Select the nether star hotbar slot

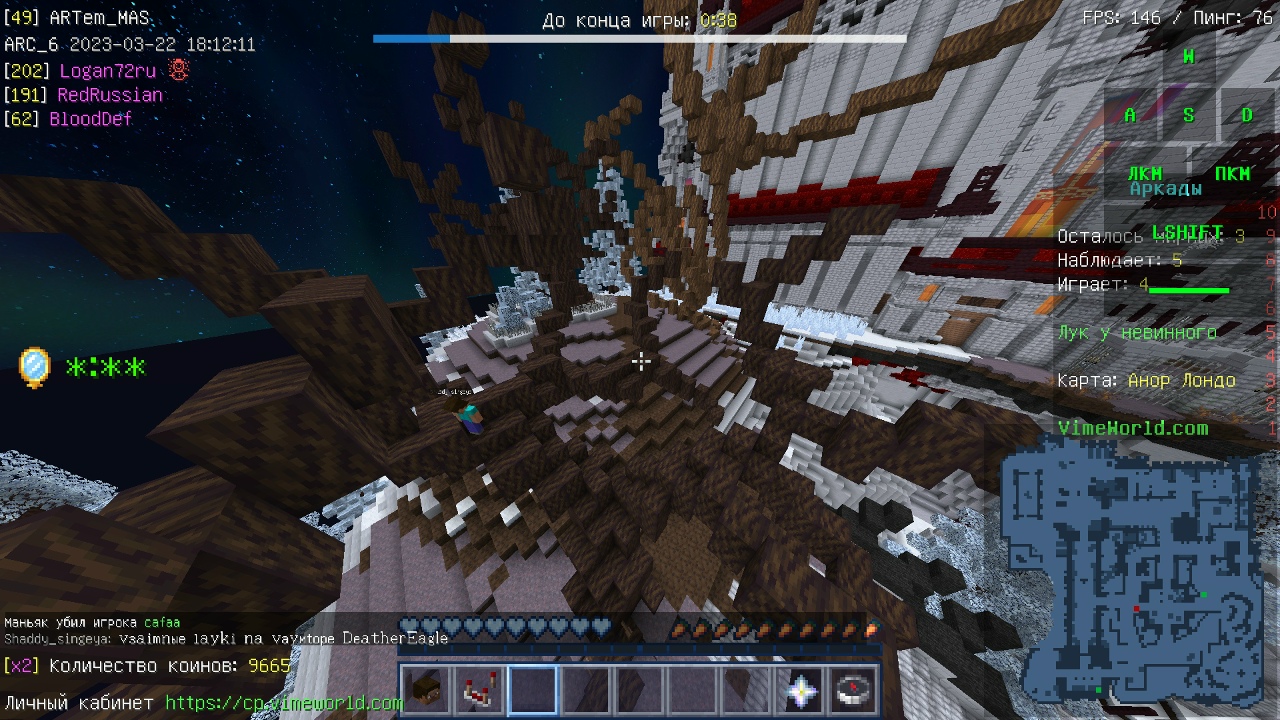pos(801,691)
